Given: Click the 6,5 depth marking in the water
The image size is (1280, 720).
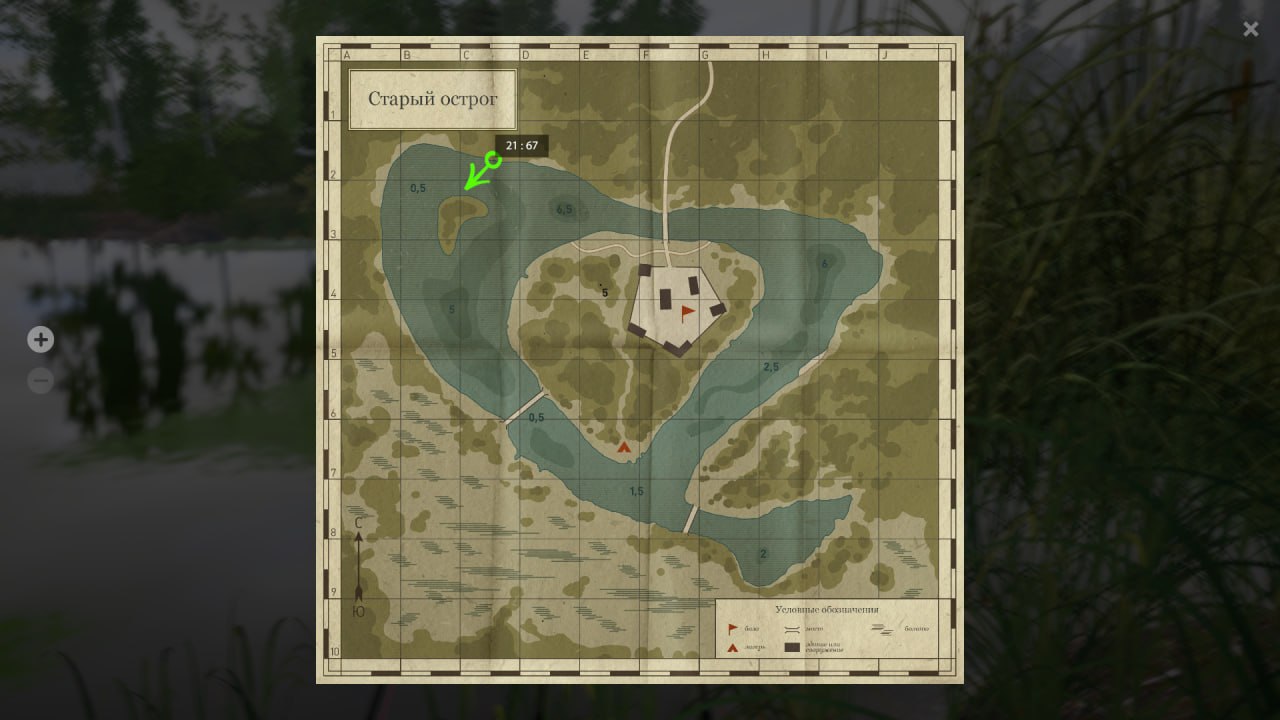Looking at the screenshot, I should pyautogui.click(x=564, y=210).
